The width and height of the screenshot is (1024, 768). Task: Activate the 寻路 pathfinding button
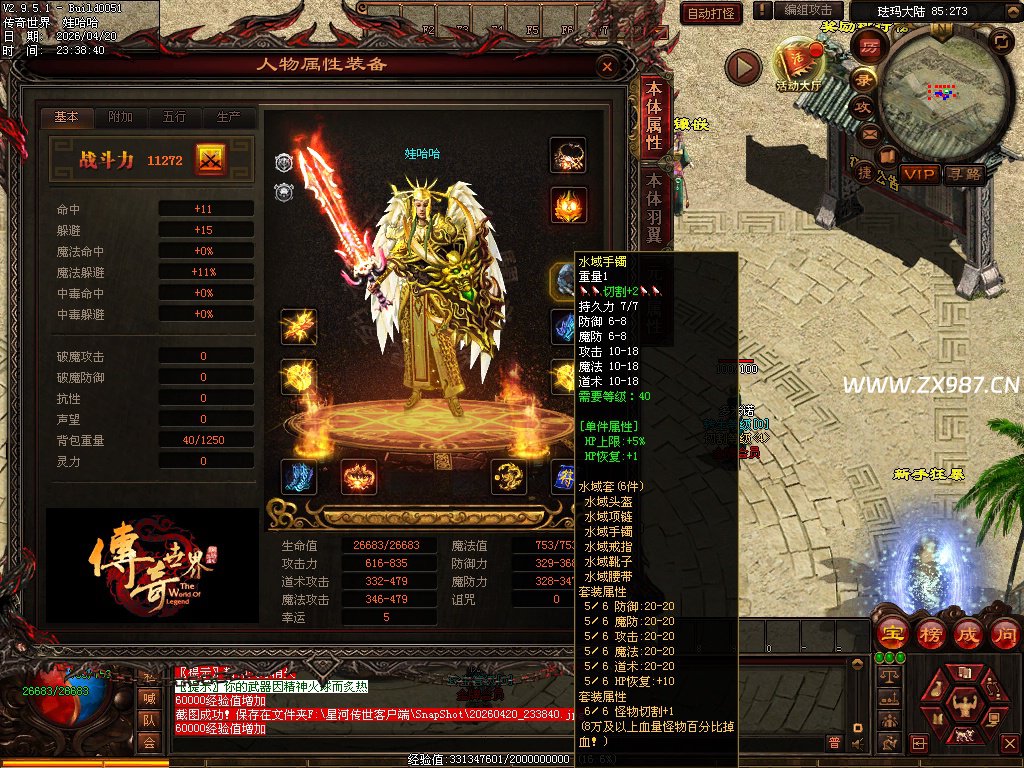pos(964,174)
